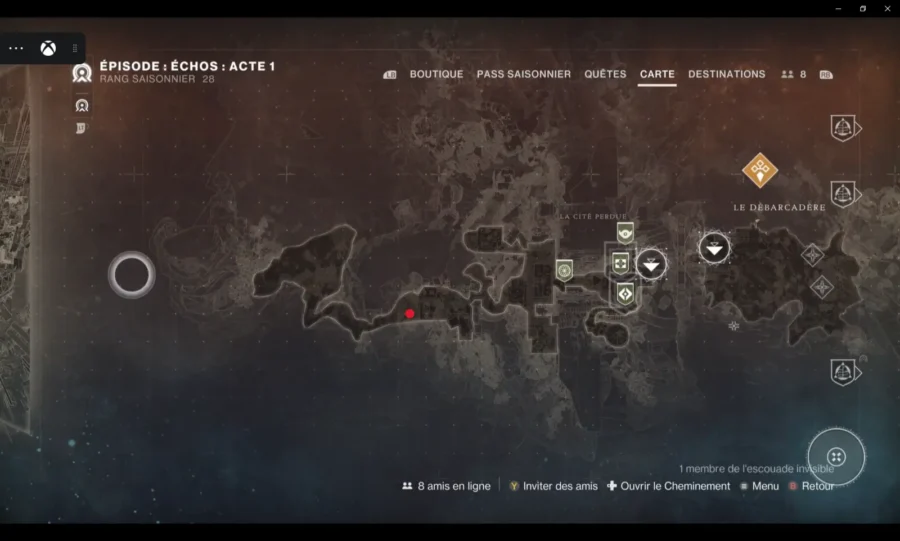
Task: Select the Carte tab
Action: pyautogui.click(x=657, y=74)
